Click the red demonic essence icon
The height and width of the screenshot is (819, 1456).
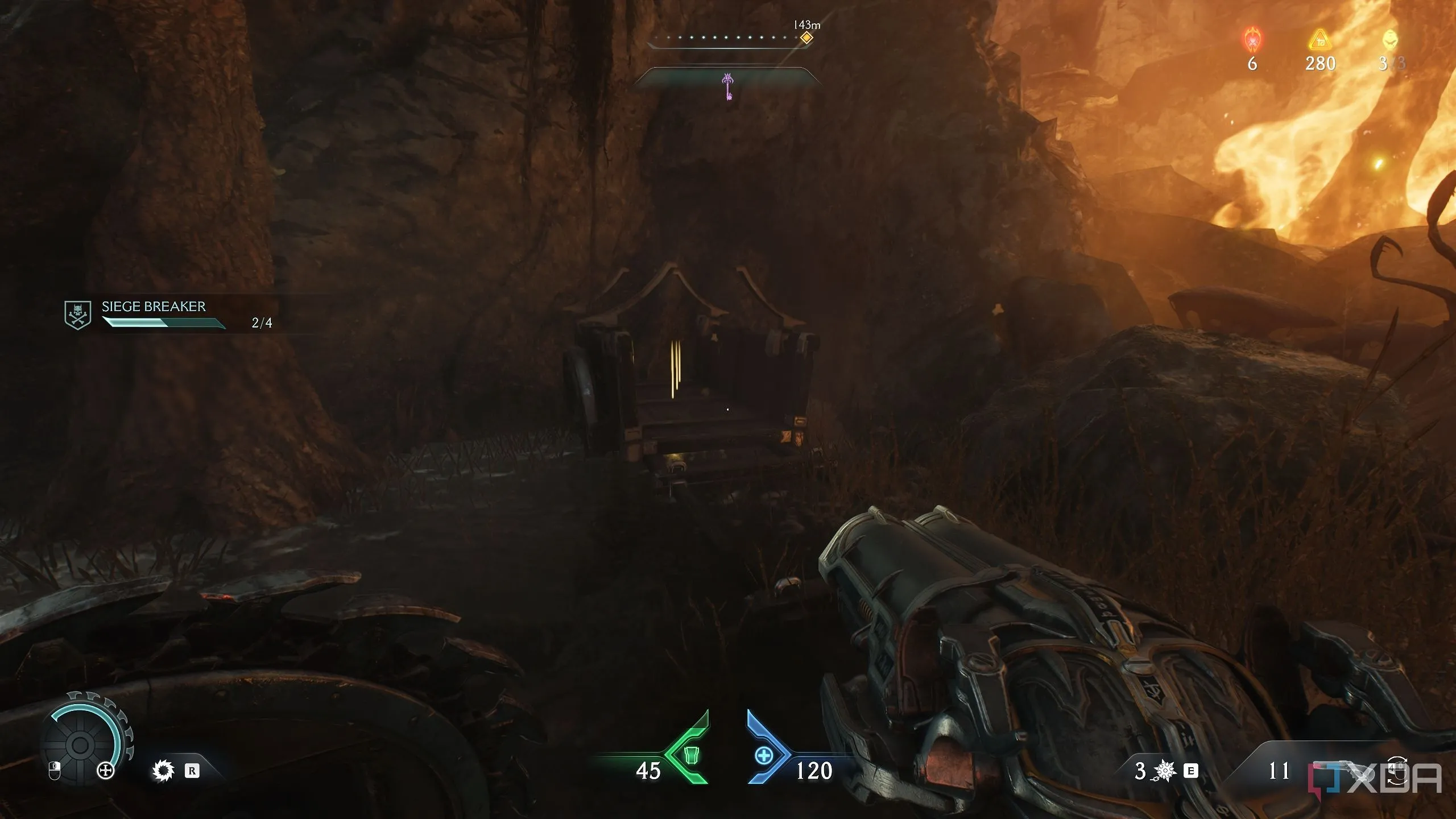point(1252,40)
